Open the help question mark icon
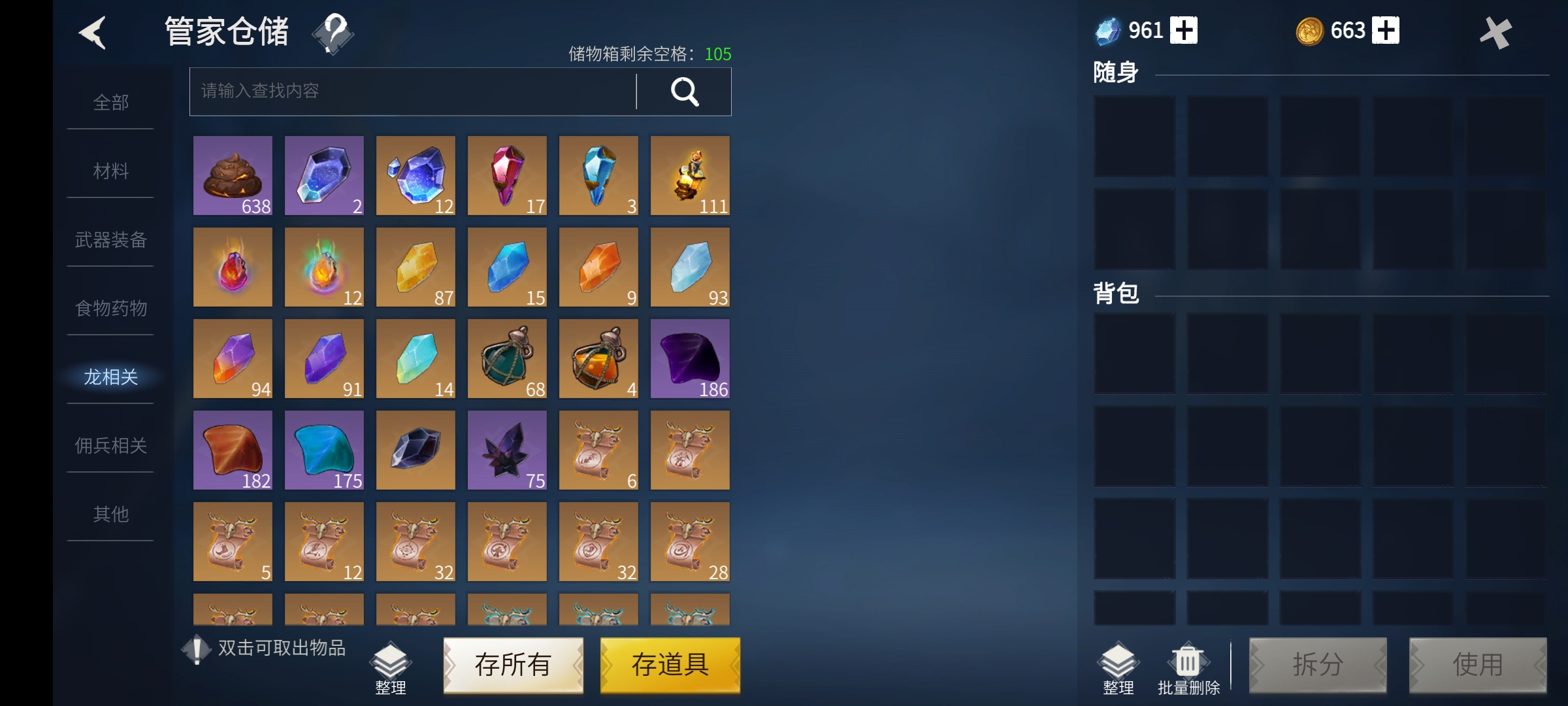The width and height of the screenshot is (1568, 706). 333,34
